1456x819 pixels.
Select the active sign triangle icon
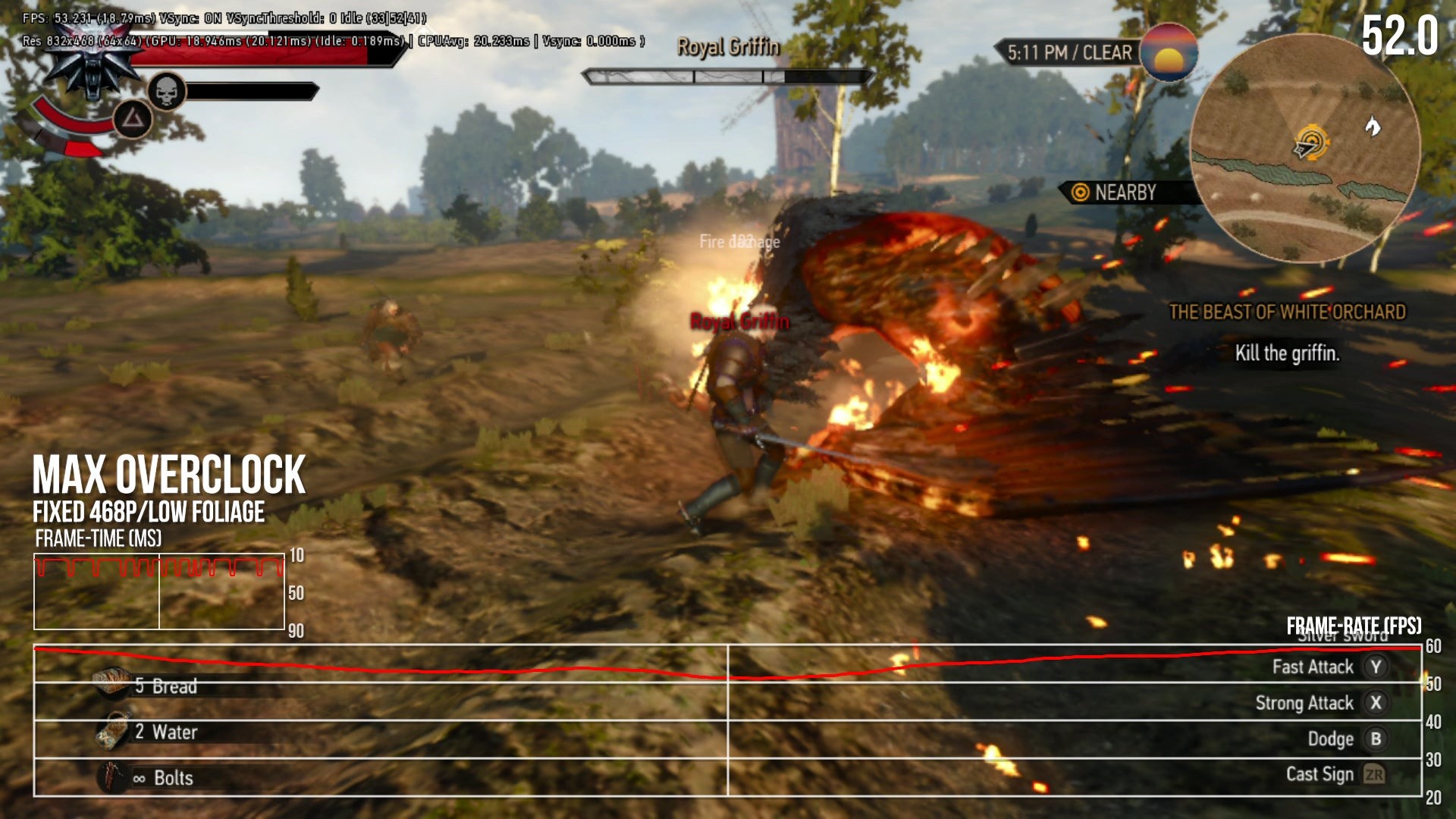133,119
